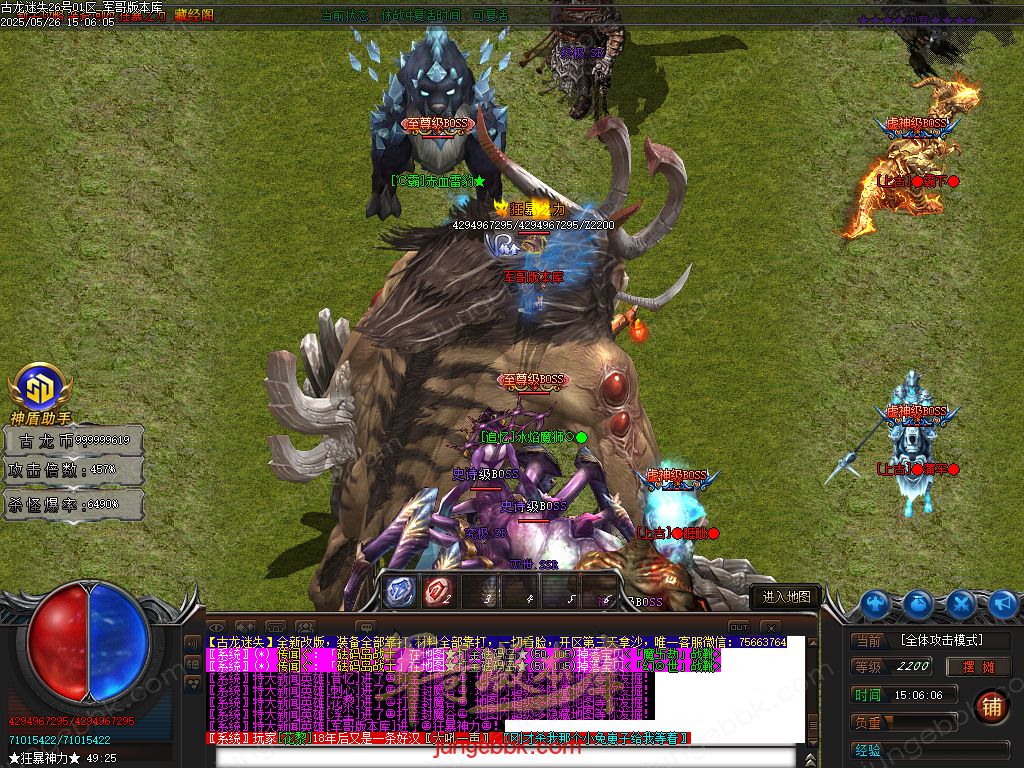Viewport: 1024px width, 768px height.
Task: Activate the red swirl skill in hotbar slot 2
Action: click(437, 592)
